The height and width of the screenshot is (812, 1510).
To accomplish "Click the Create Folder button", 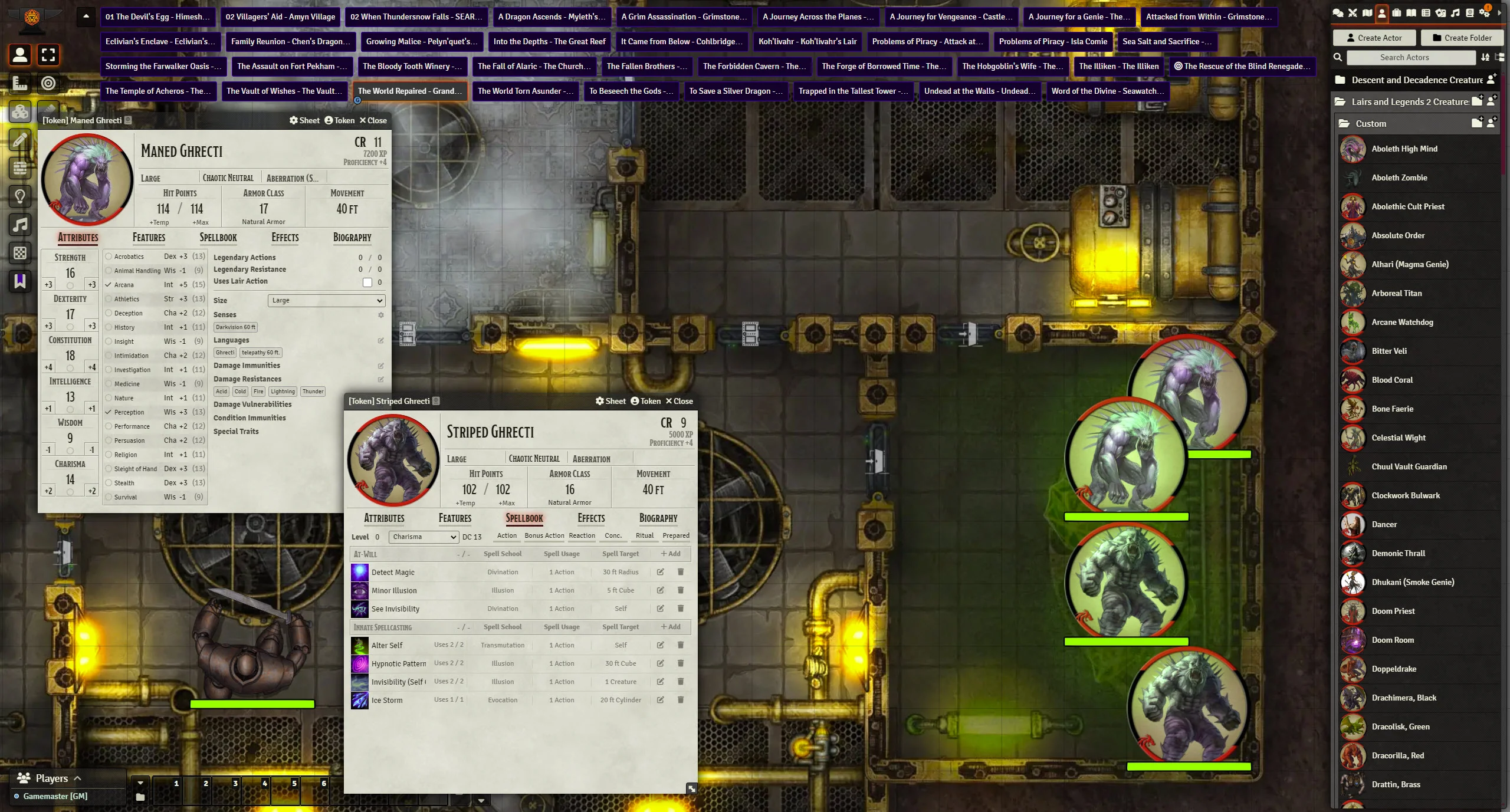I will (x=1462, y=38).
